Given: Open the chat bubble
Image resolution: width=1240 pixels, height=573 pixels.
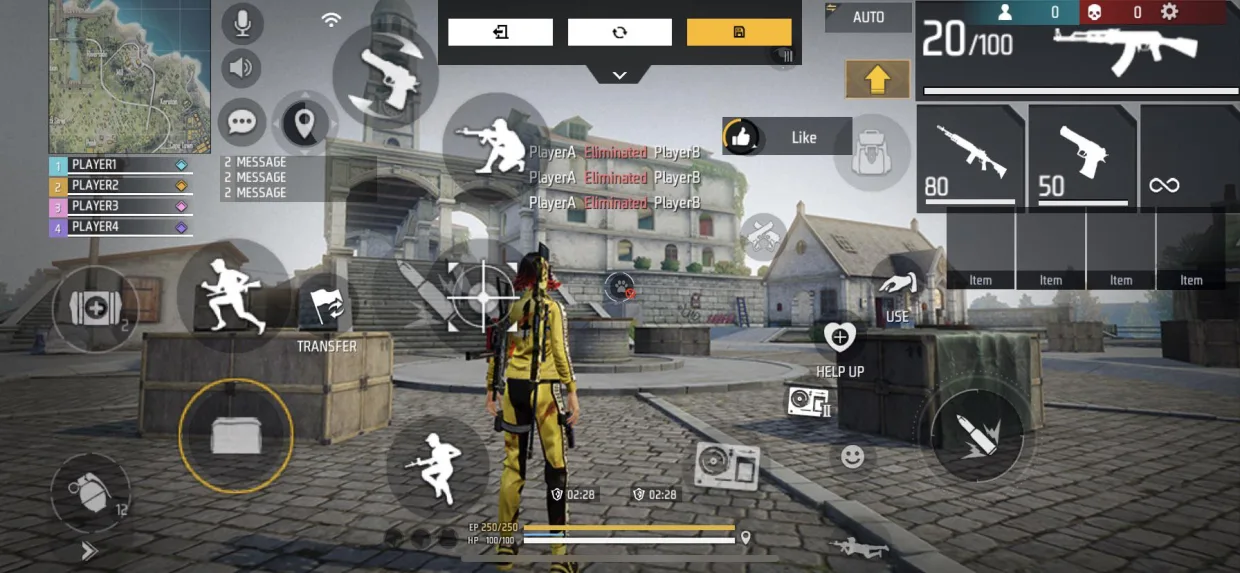Looking at the screenshot, I should coord(242,121).
